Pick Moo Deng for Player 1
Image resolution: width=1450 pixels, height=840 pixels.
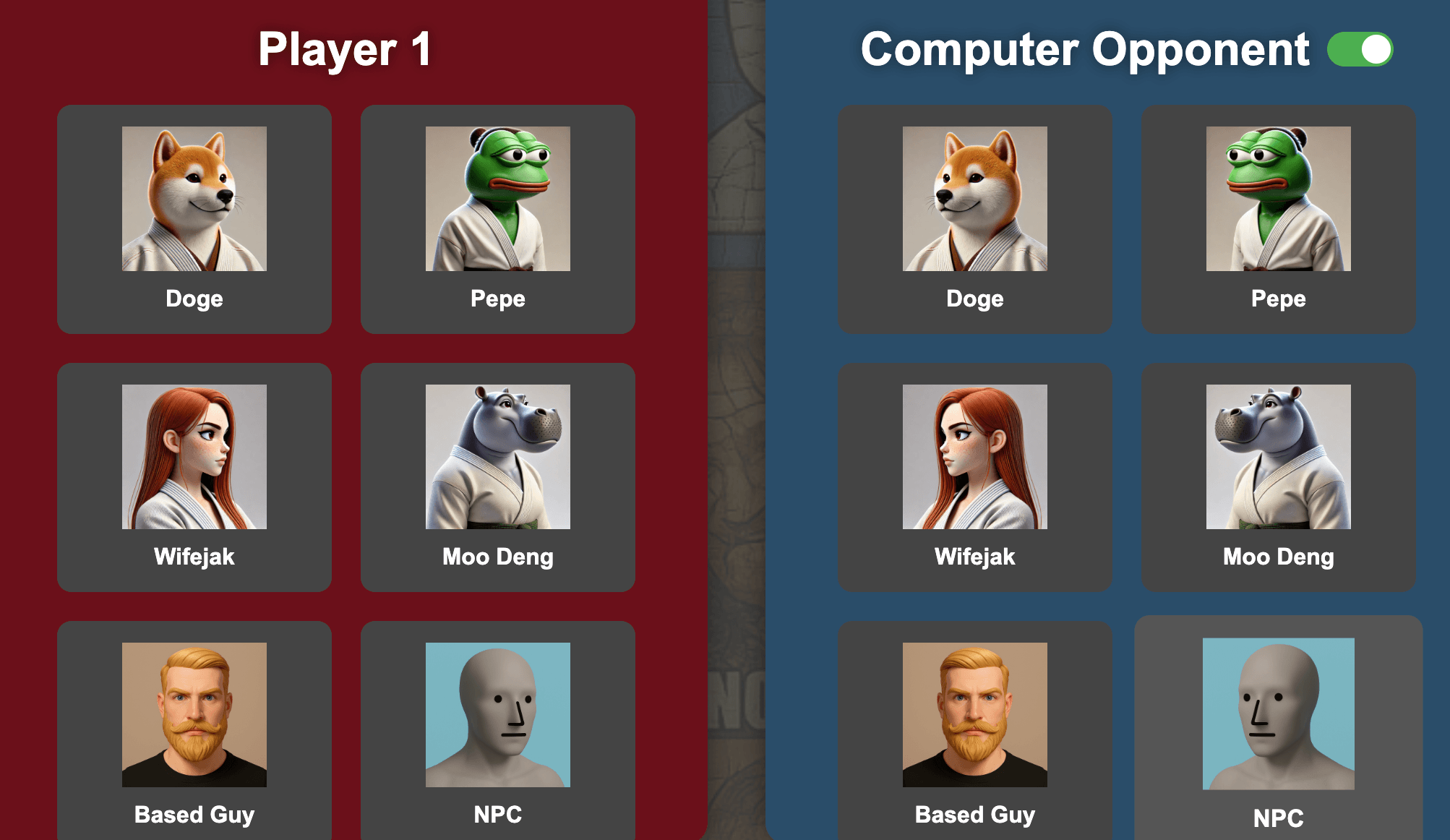point(497,477)
